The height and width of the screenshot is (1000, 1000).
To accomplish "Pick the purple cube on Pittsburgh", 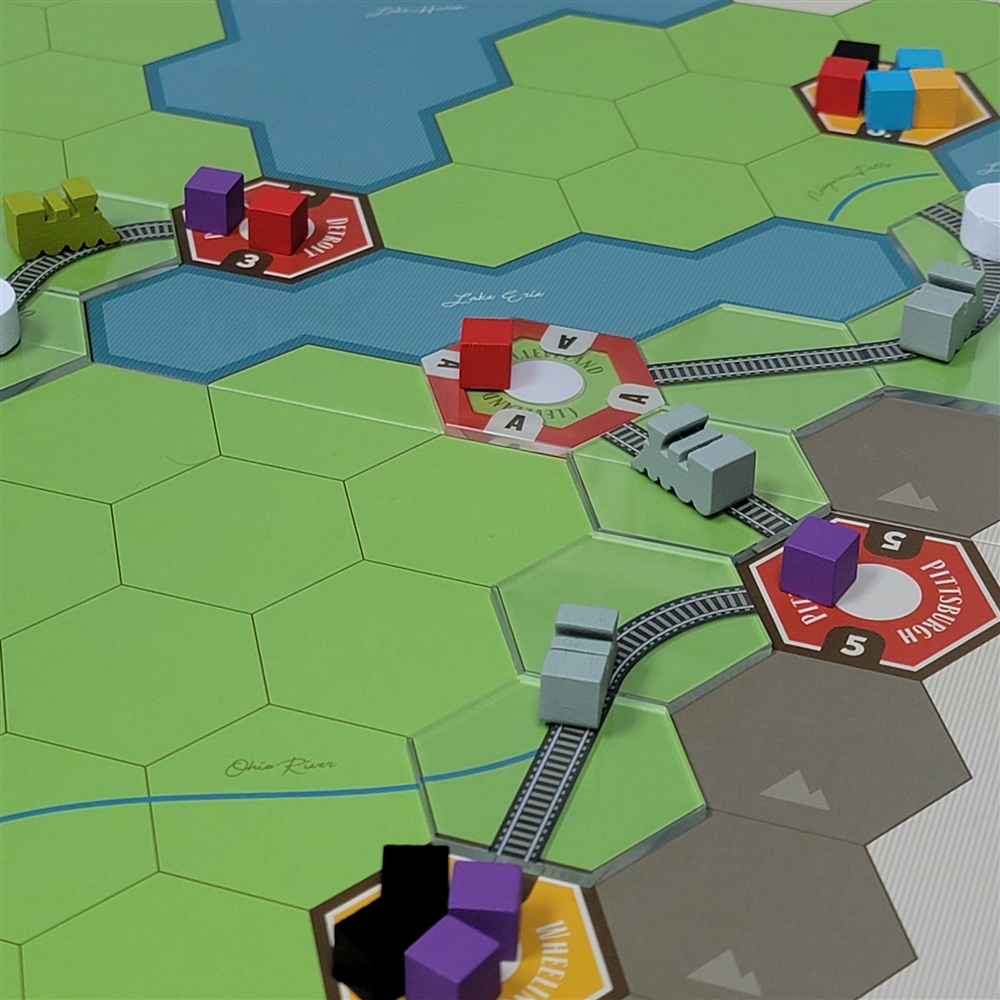I will coord(819,560).
